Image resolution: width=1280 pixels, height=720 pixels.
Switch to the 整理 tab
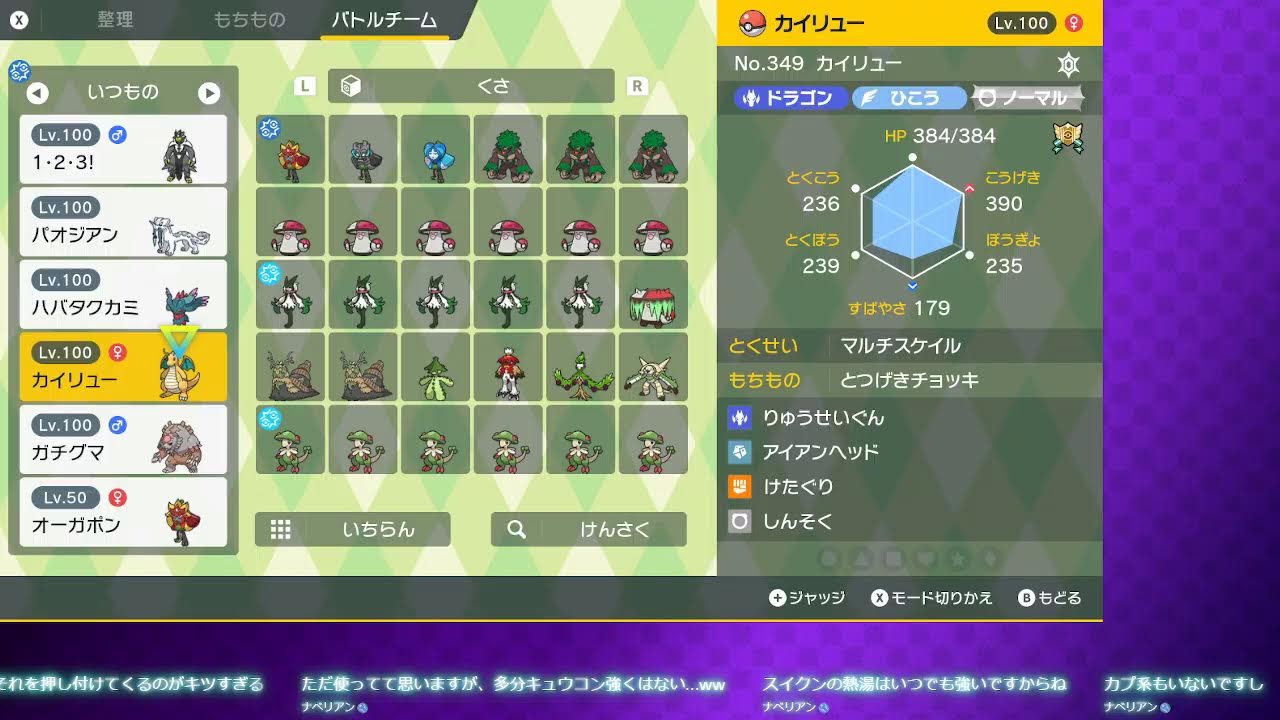pyautogui.click(x=115, y=20)
